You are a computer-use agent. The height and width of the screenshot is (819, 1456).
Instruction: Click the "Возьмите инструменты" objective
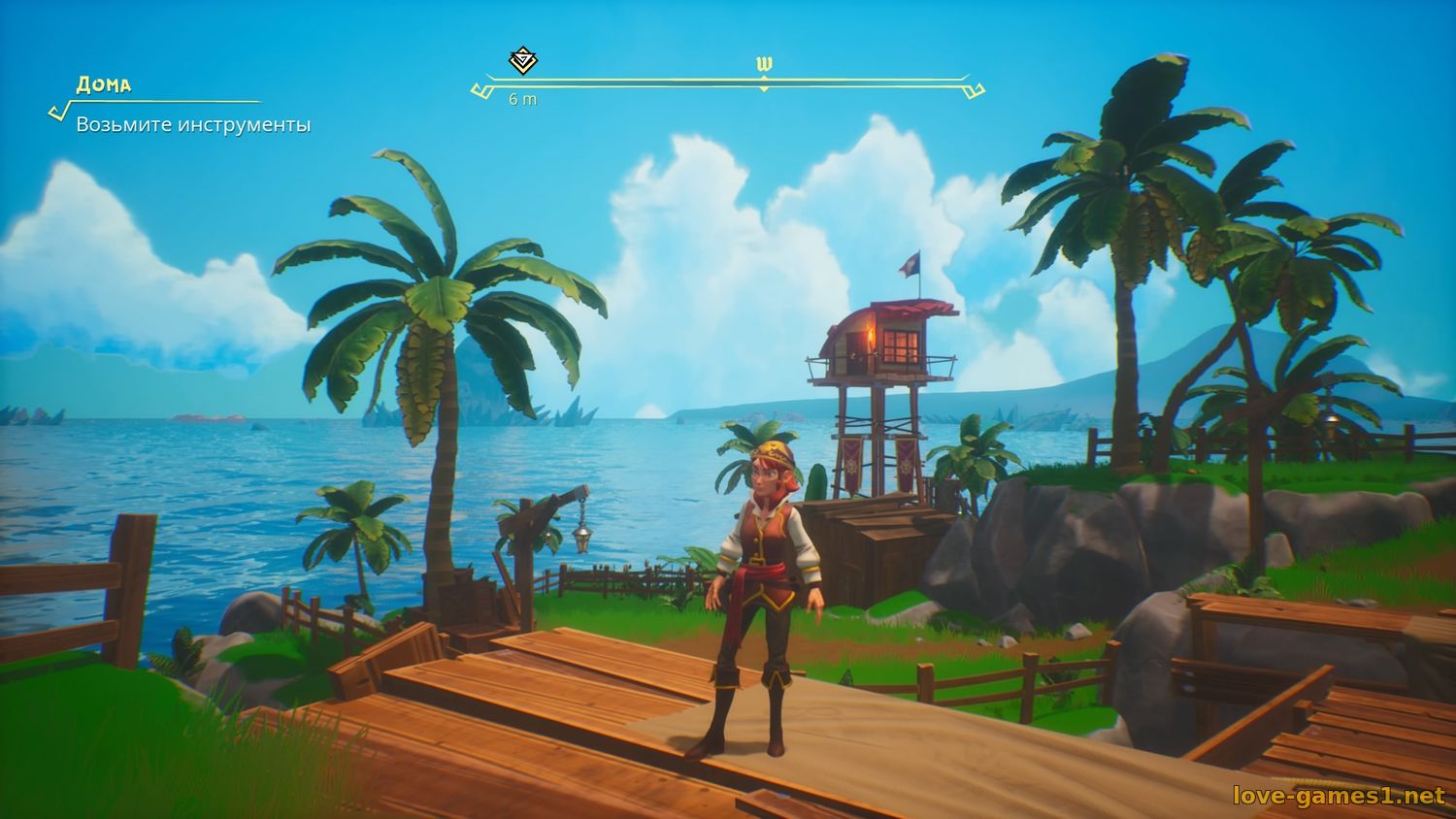pos(193,124)
